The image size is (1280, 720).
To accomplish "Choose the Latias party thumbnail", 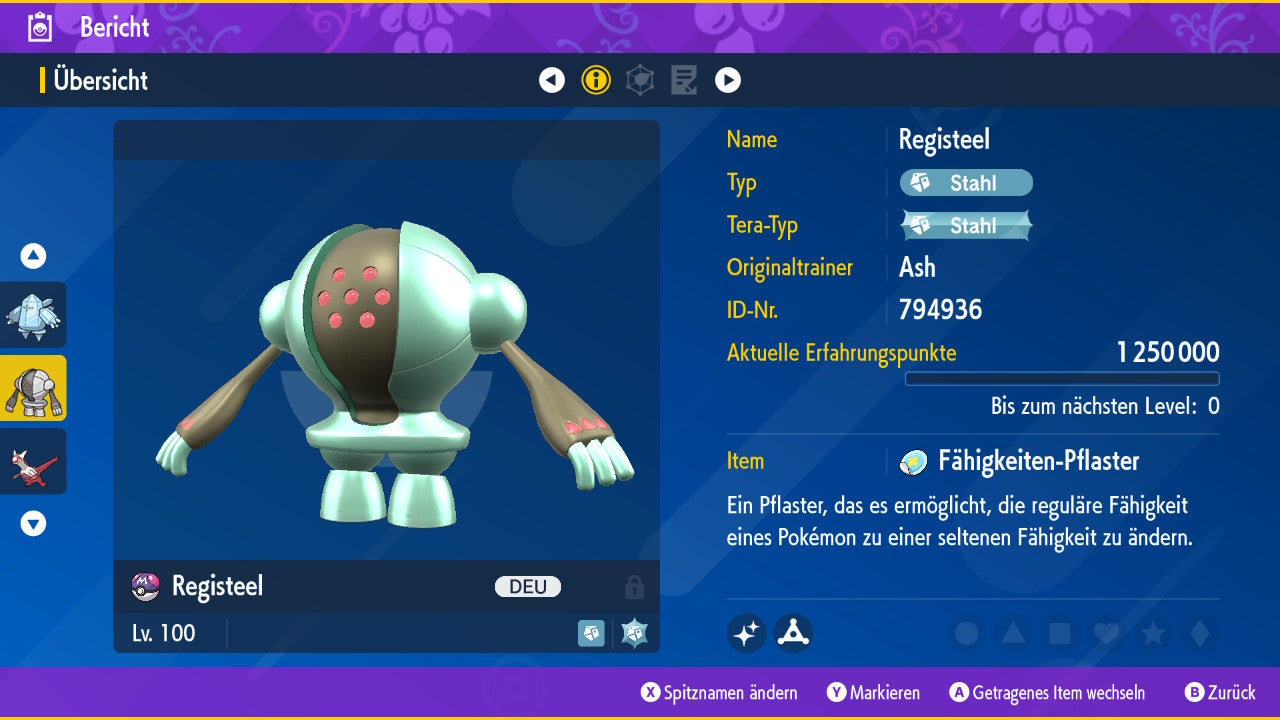I will pyautogui.click(x=34, y=461).
